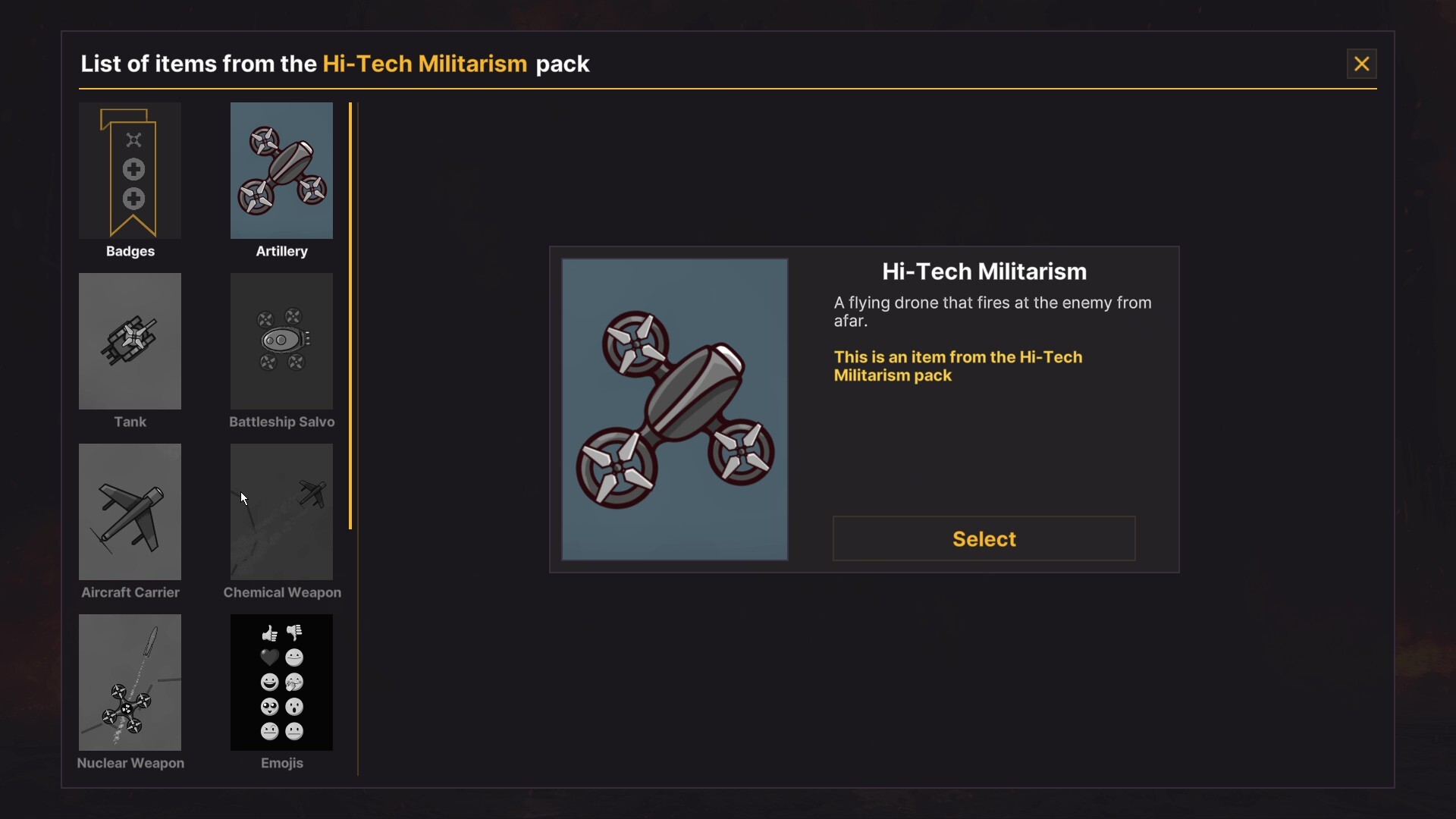Close the item list dialog
The width and height of the screenshot is (1456, 819).
pos(1361,64)
